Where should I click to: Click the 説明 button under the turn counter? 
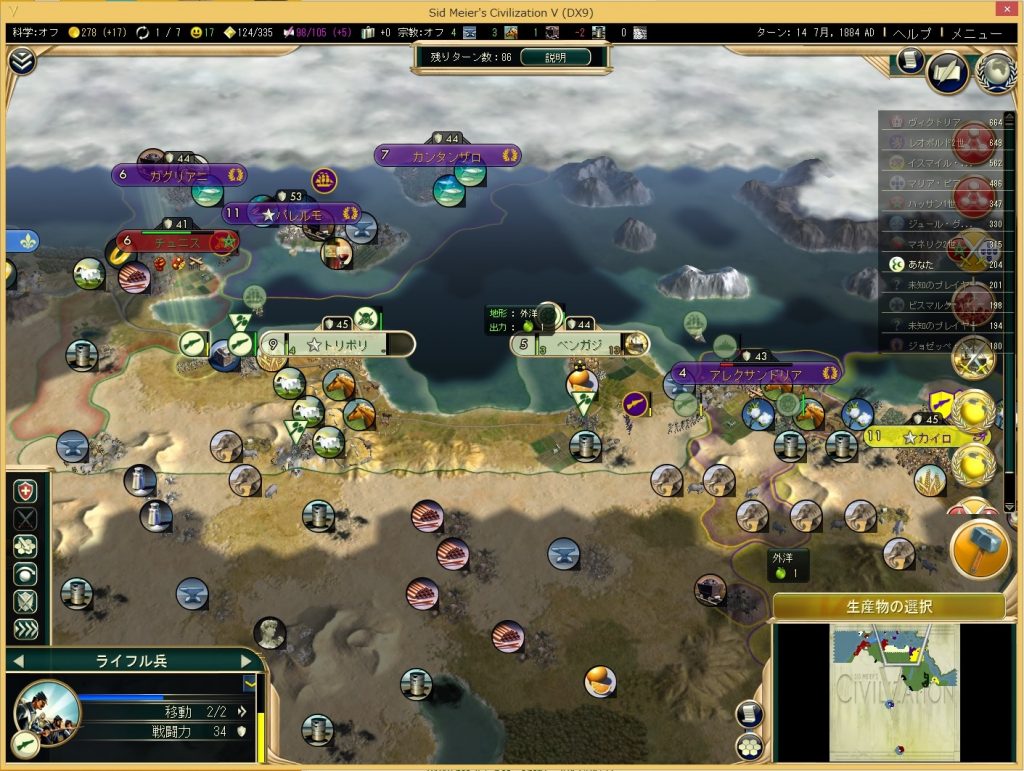pos(555,57)
